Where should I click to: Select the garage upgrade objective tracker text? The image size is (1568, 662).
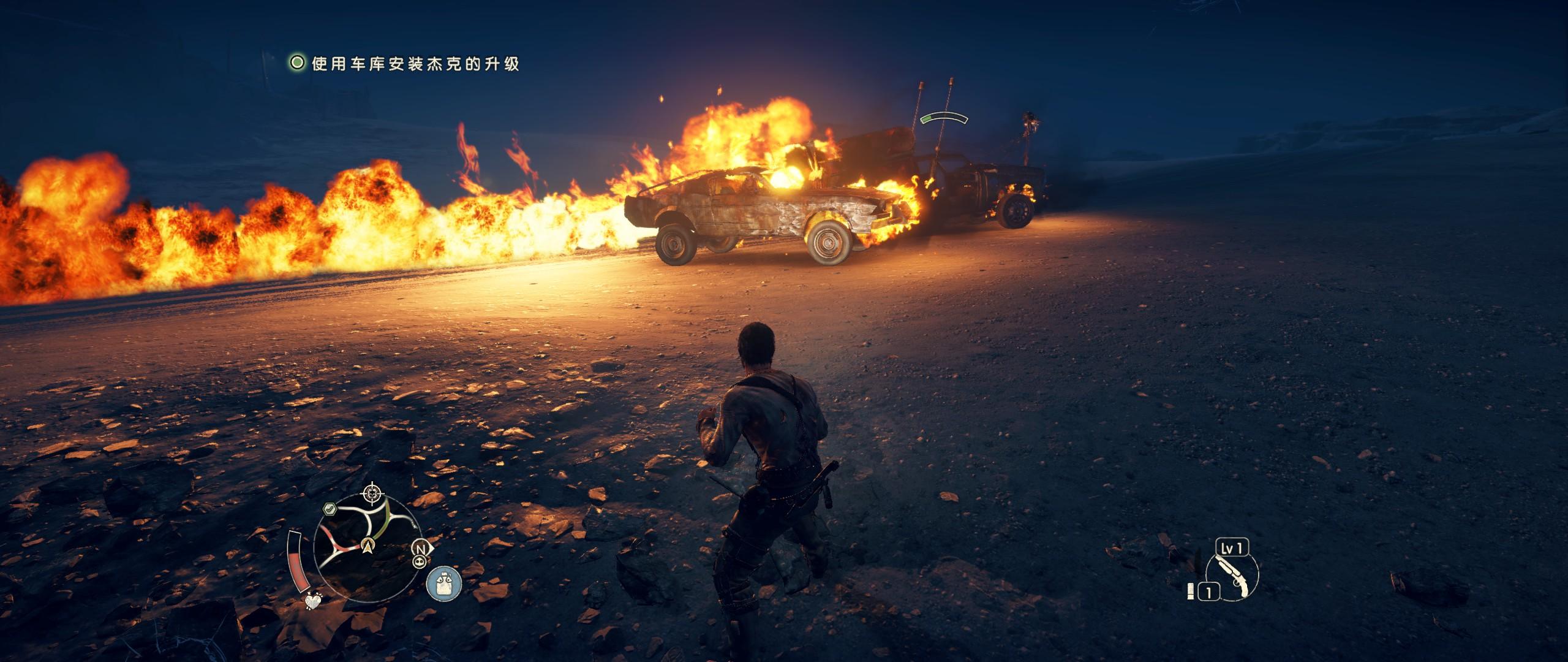415,64
